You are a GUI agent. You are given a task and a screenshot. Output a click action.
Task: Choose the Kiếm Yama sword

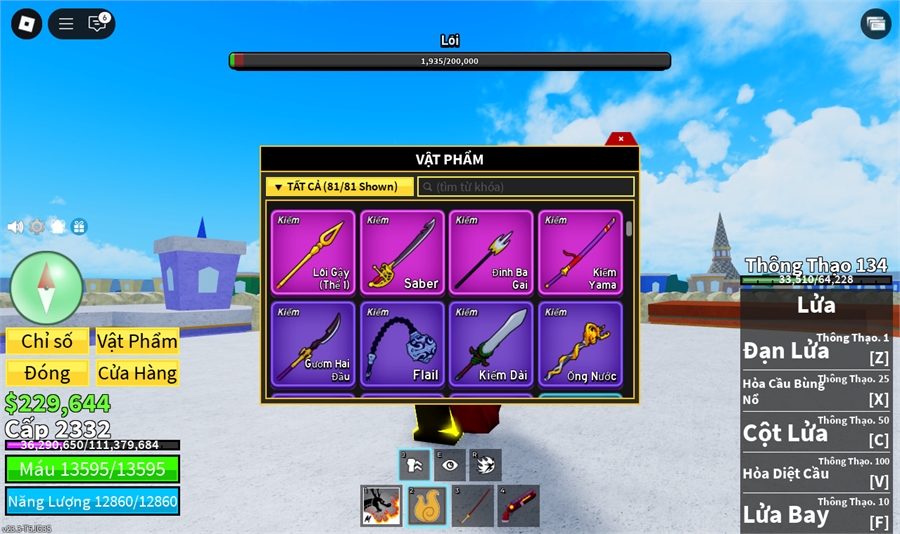tap(580, 252)
